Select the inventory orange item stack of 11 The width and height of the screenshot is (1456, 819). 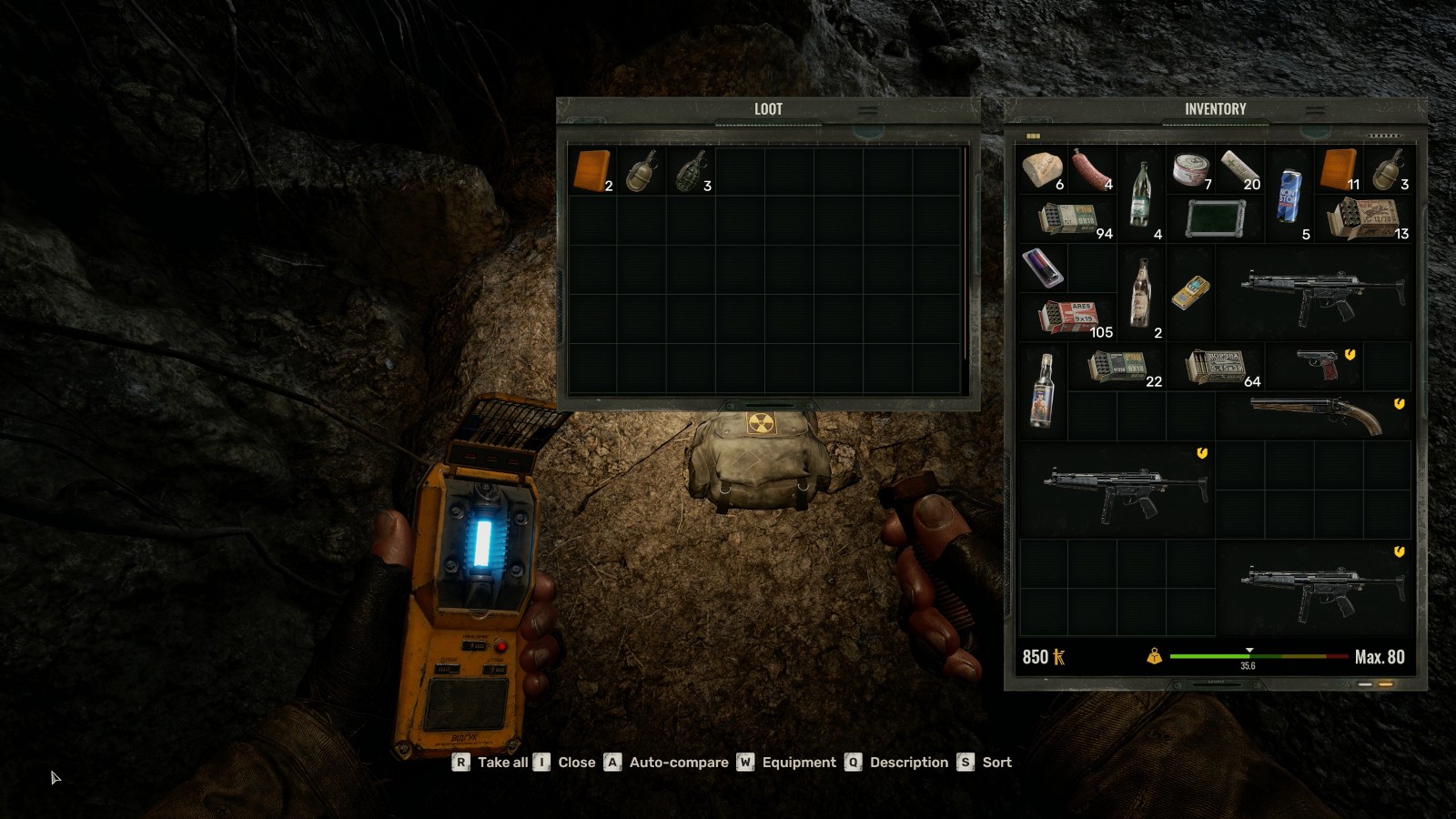[x=1338, y=170]
